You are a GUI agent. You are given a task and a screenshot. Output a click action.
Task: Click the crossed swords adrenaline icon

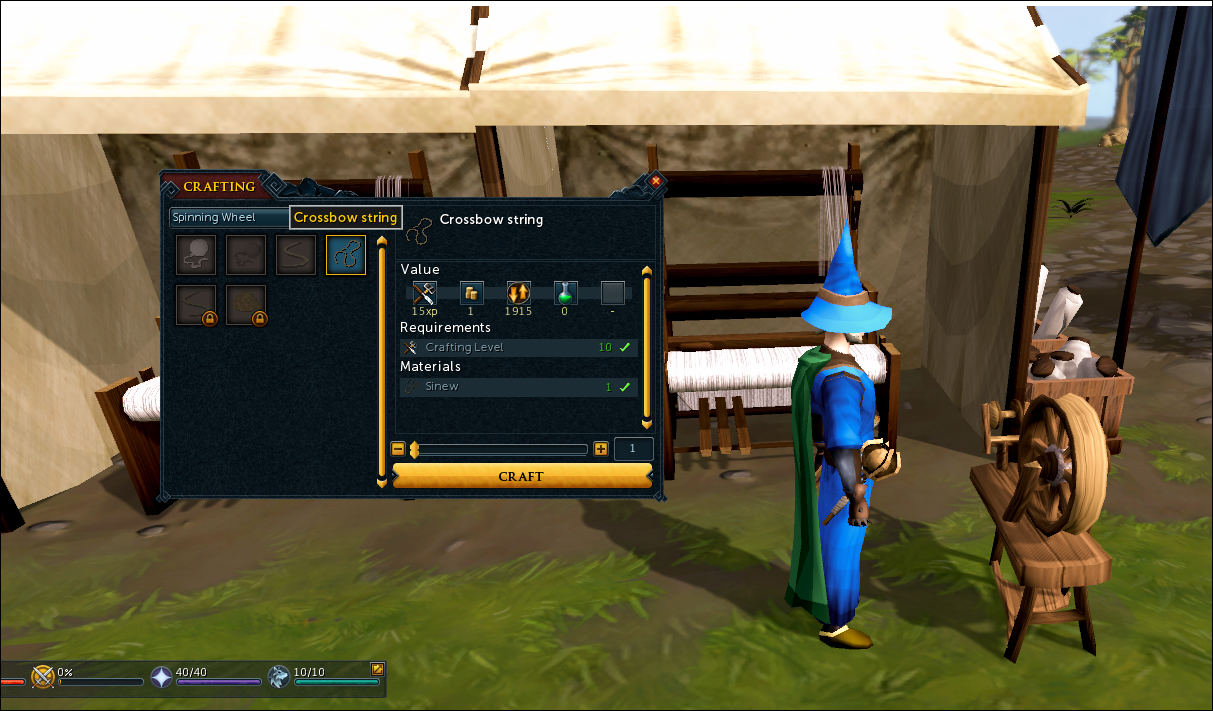click(43, 677)
